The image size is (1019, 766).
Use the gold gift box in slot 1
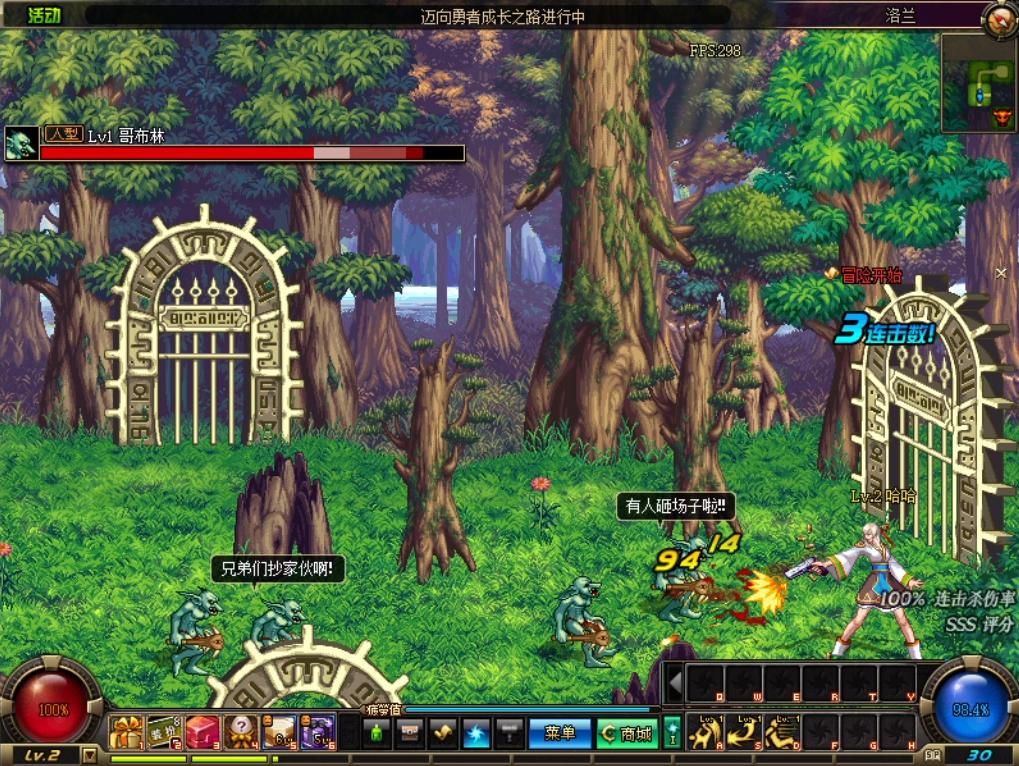click(x=127, y=733)
